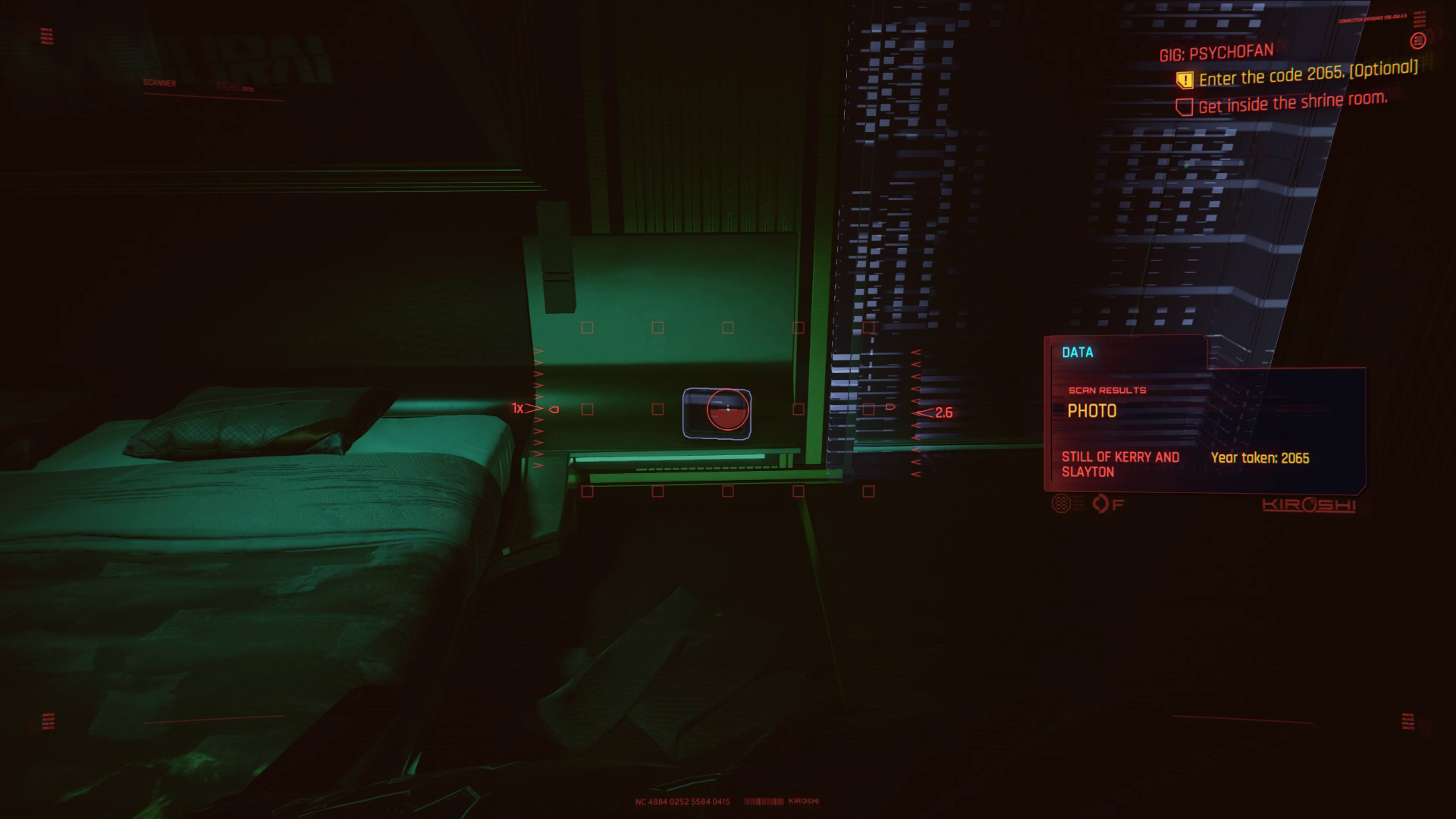Toggle the optional code 2065 objective
1456x819 pixels.
point(1301,77)
